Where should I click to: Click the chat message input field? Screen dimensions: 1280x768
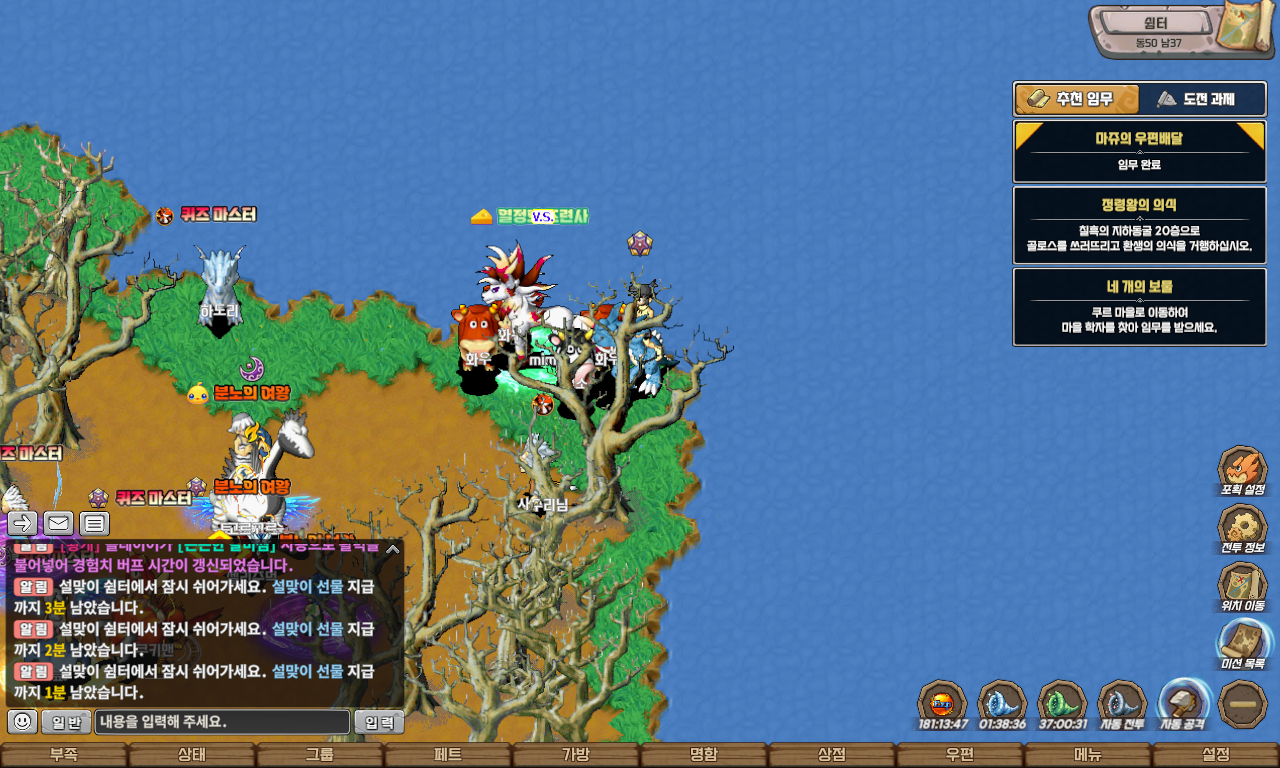[x=223, y=721]
